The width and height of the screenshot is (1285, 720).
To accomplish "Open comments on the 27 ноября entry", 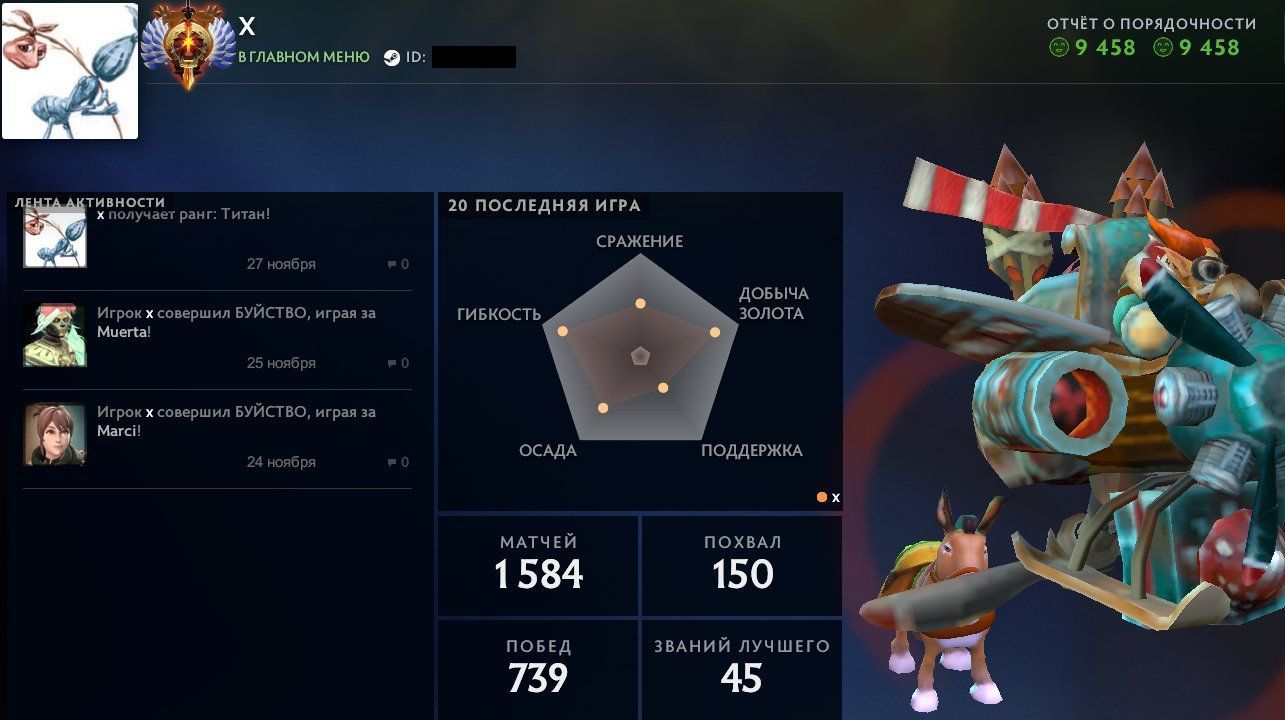I will click(x=397, y=265).
